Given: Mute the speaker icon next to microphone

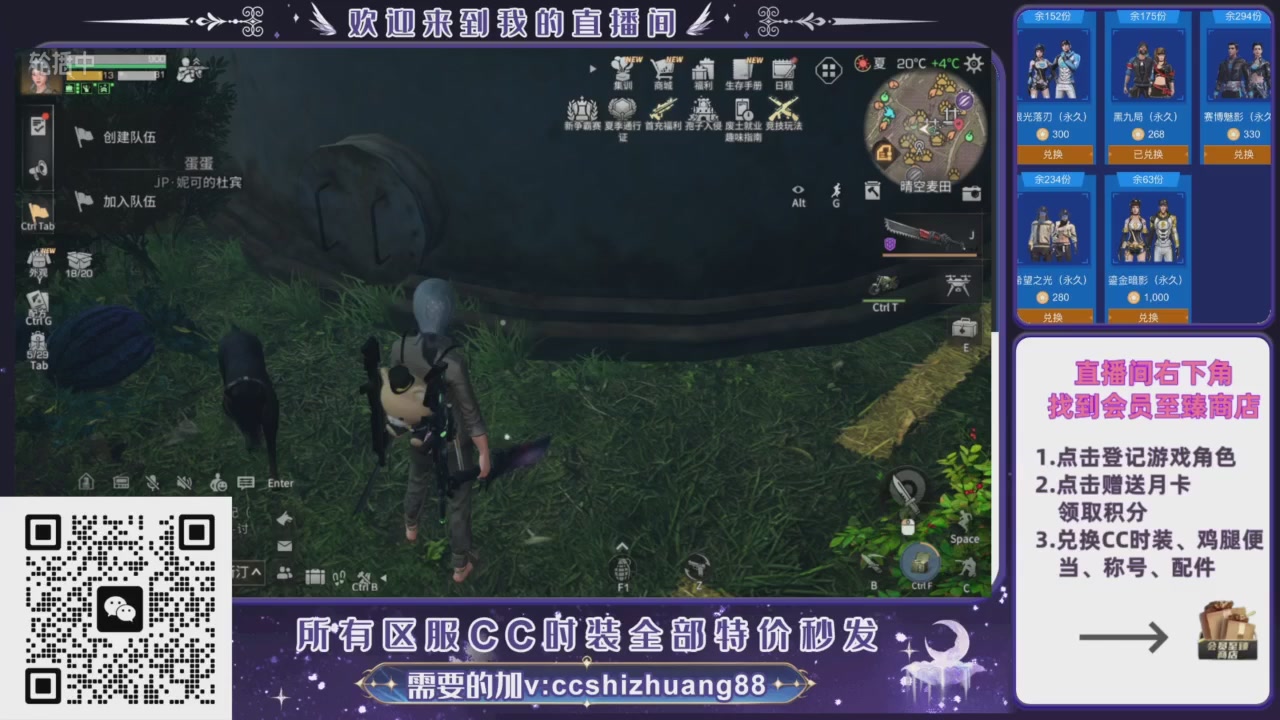Looking at the screenshot, I should pos(182,481).
